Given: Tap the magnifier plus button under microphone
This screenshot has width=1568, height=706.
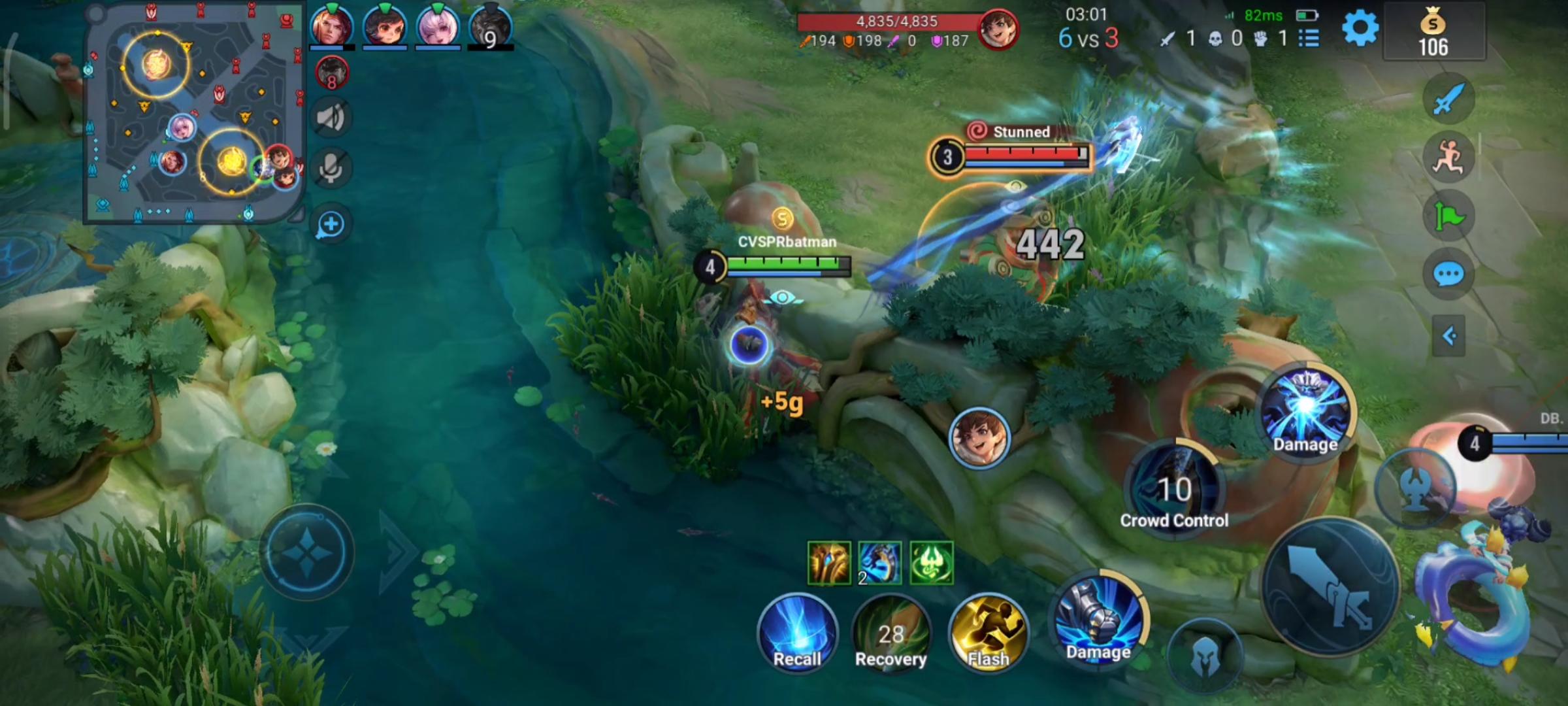Looking at the screenshot, I should [x=331, y=224].
